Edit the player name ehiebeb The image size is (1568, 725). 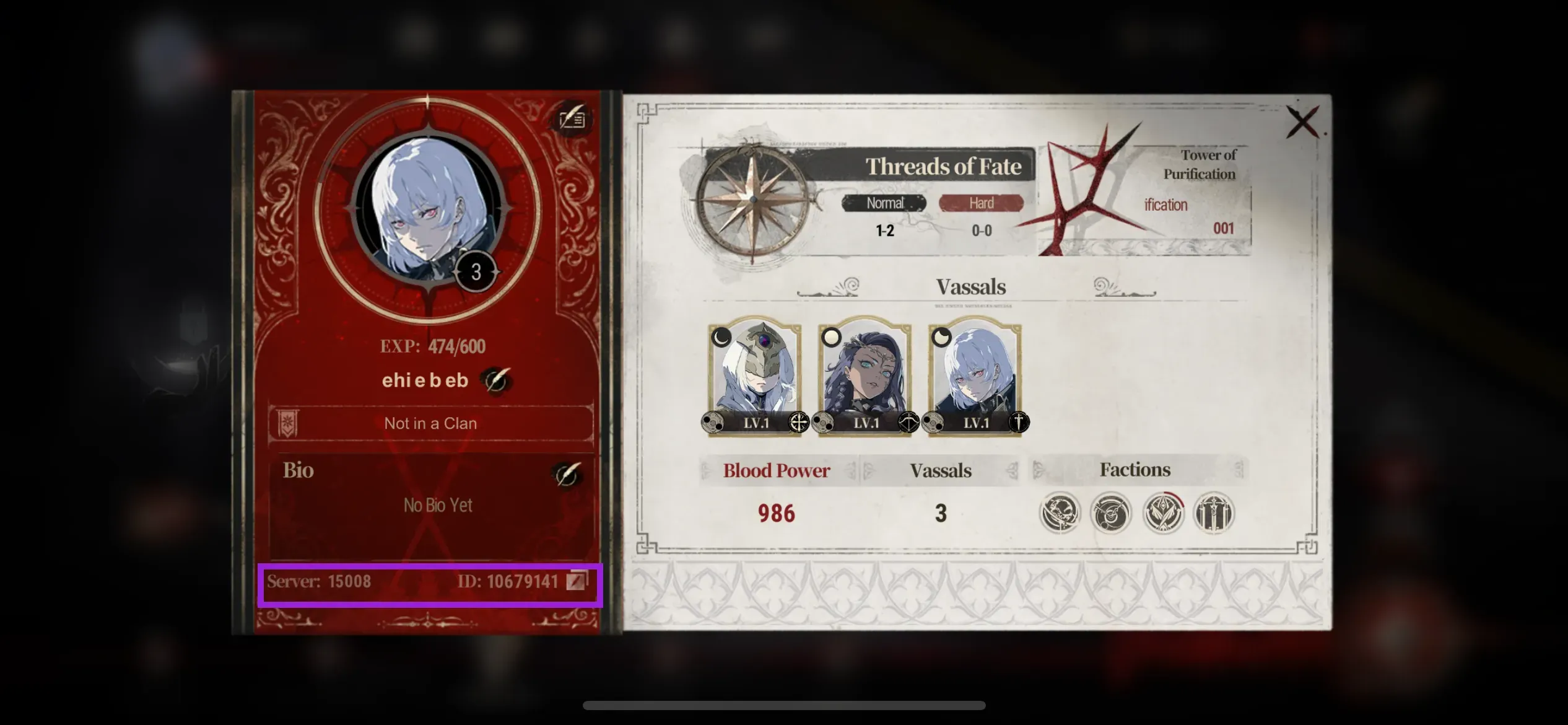tap(495, 380)
